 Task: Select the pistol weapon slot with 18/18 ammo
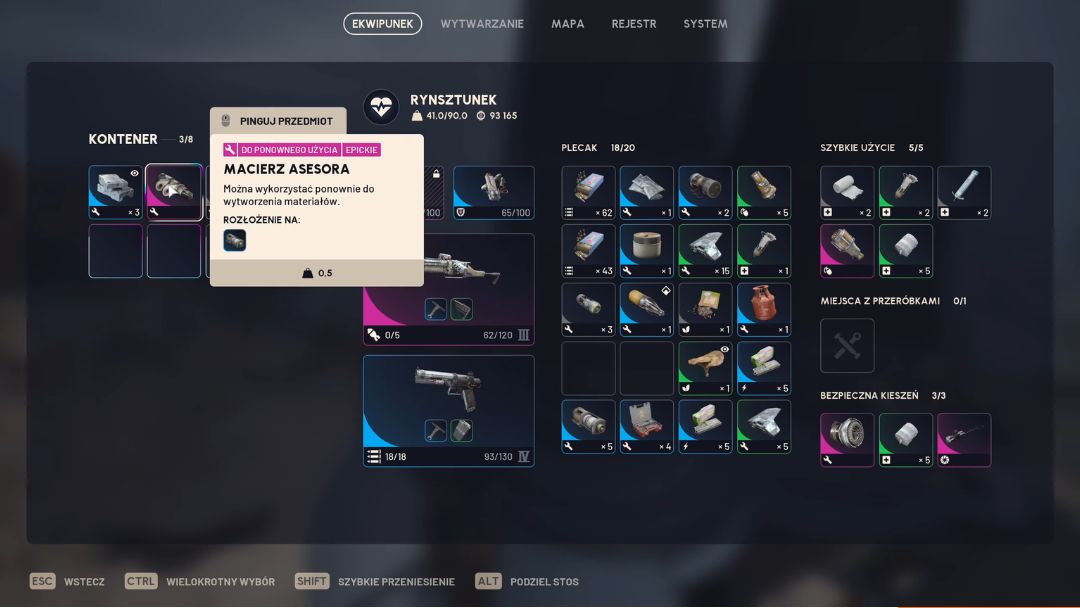pos(448,410)
